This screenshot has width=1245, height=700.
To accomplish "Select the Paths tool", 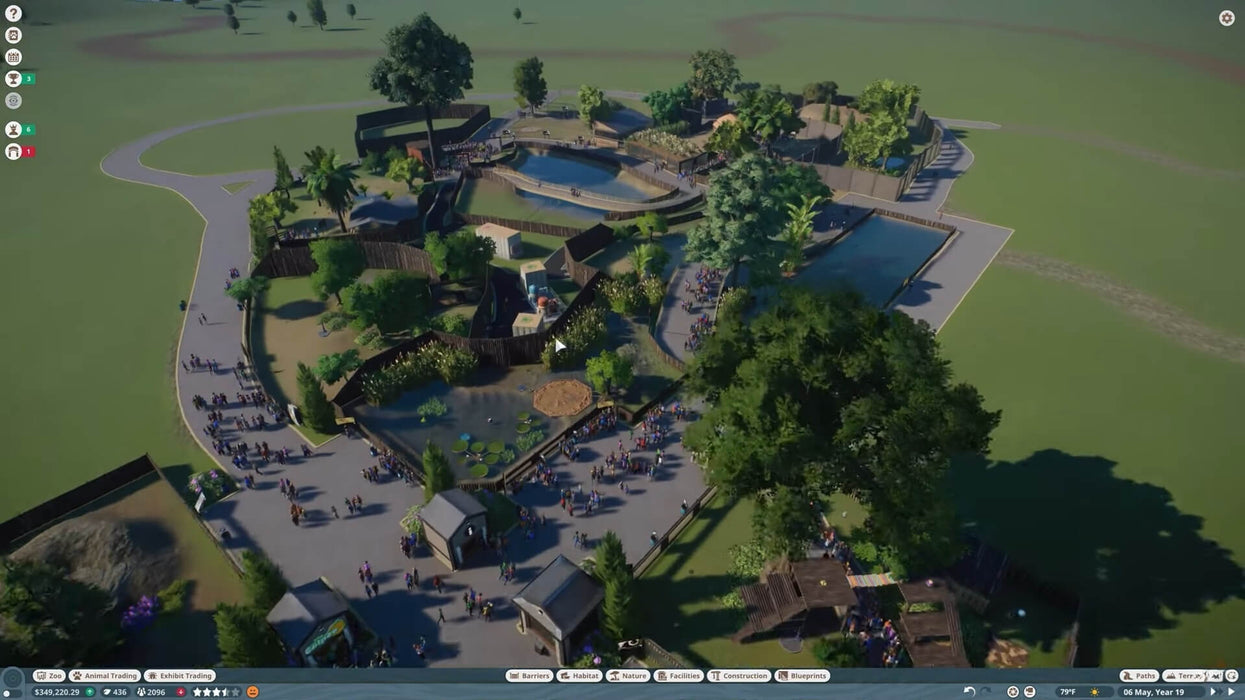I will (x=1139, y=676).
